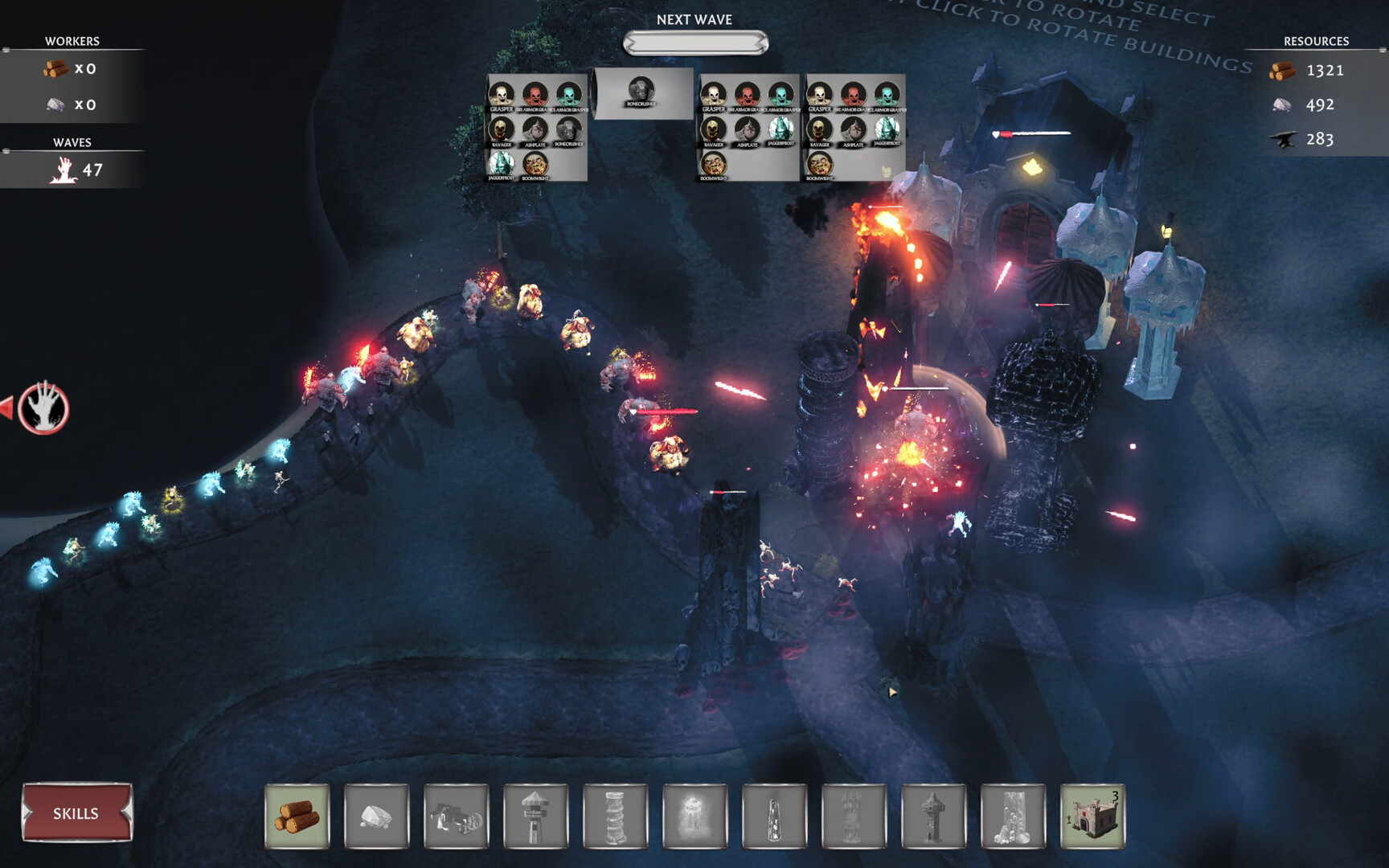This screenshot has width=1389, height=868.
Task: Pick the wooden watchtower build slot
Action: click(535, 817)
